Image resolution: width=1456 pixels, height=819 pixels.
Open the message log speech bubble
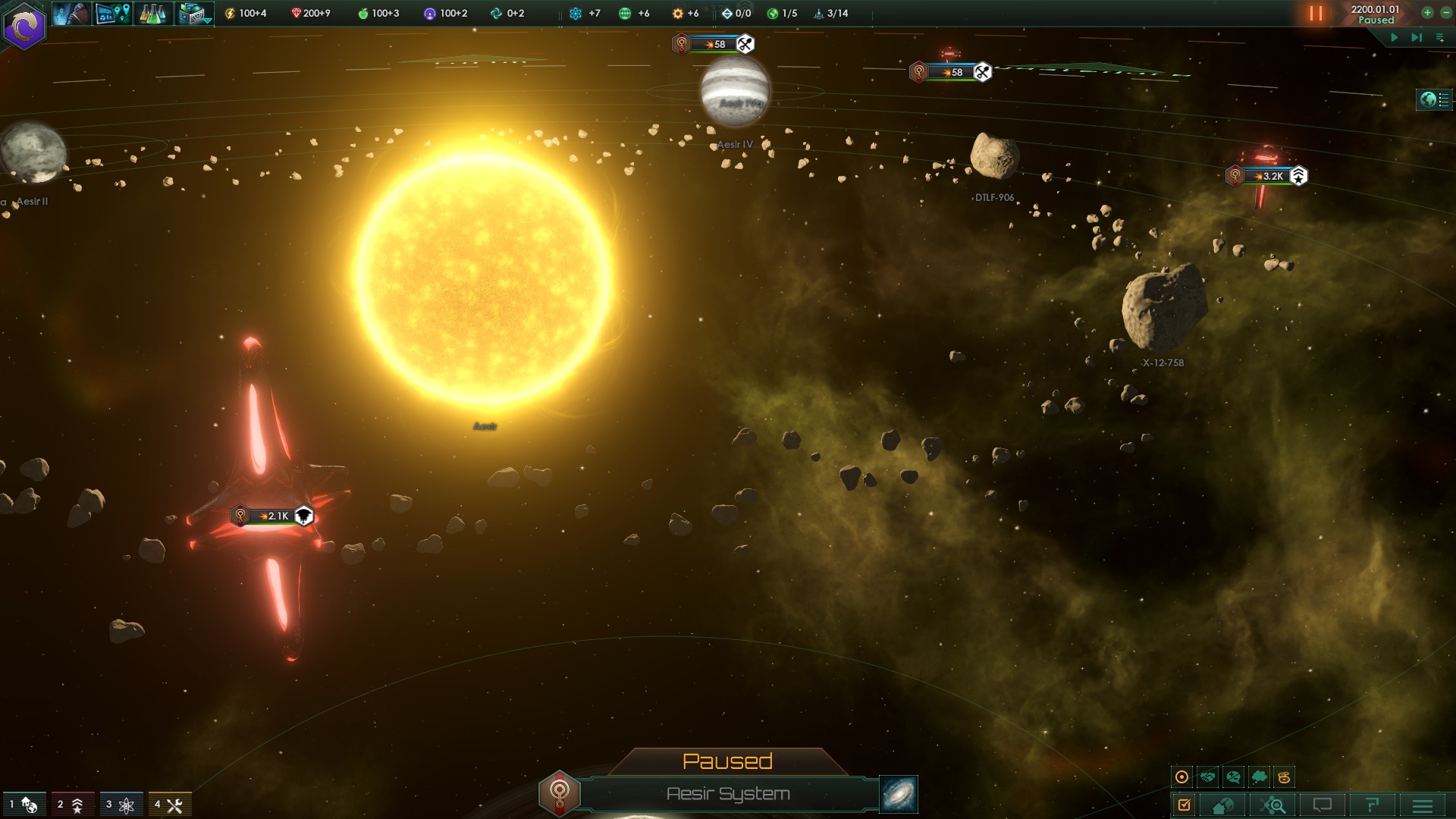(1321, 806)
